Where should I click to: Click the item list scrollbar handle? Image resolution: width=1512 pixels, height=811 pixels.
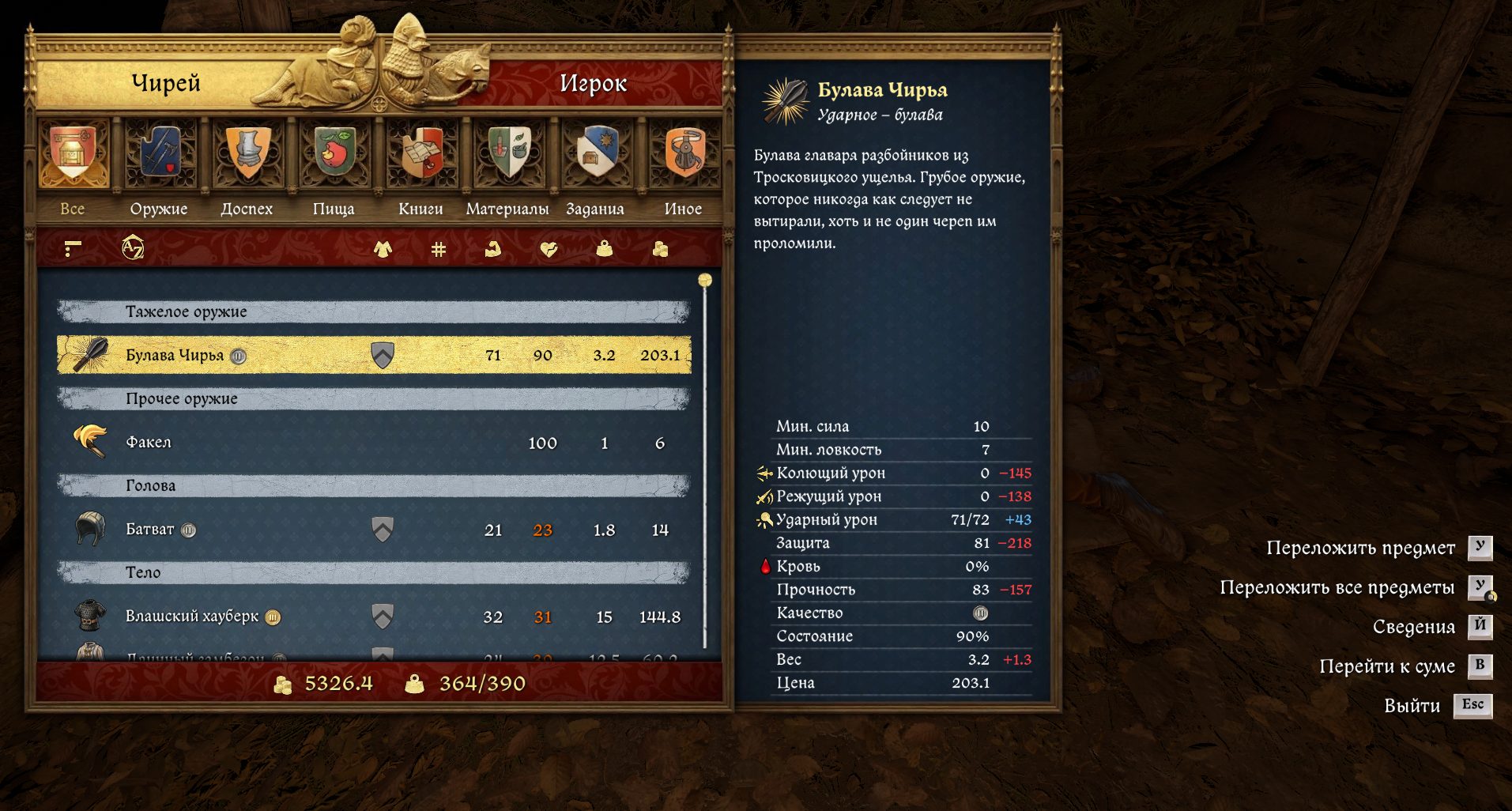tap(705, 281)
